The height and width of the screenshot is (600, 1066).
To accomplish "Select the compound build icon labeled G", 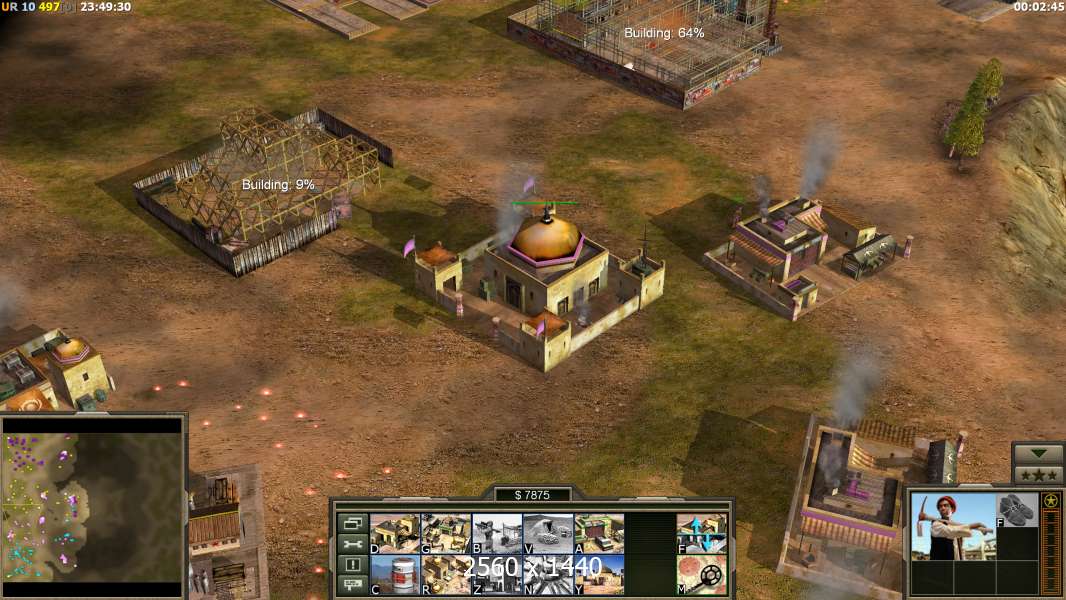I will tap(445, 533).
